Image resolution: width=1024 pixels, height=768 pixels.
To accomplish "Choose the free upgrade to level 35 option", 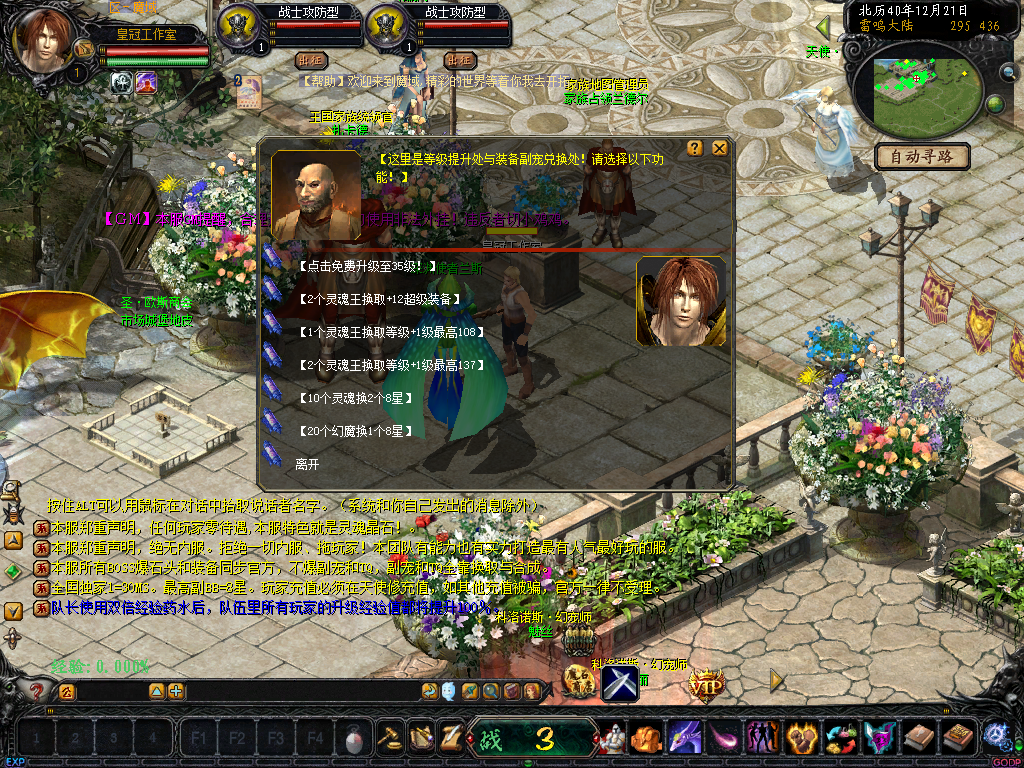I will (366, 266).
